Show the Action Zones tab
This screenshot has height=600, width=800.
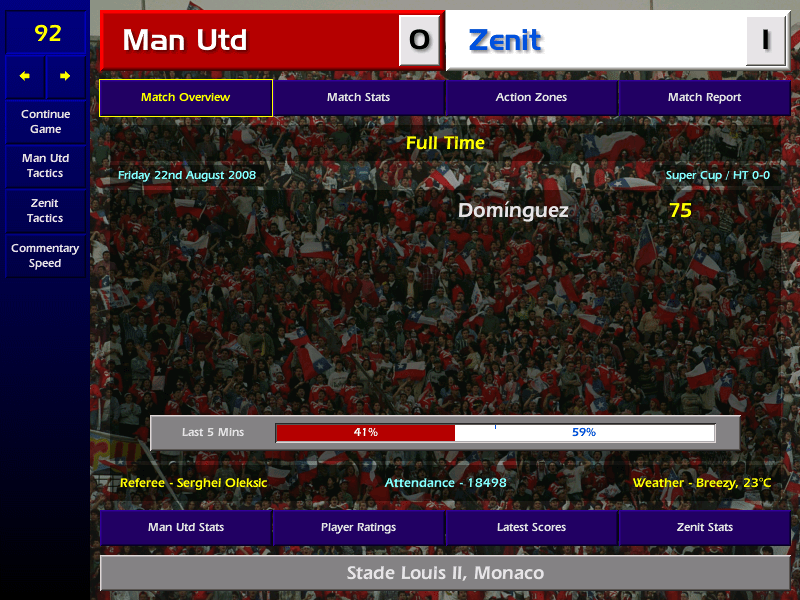(531, 98)
